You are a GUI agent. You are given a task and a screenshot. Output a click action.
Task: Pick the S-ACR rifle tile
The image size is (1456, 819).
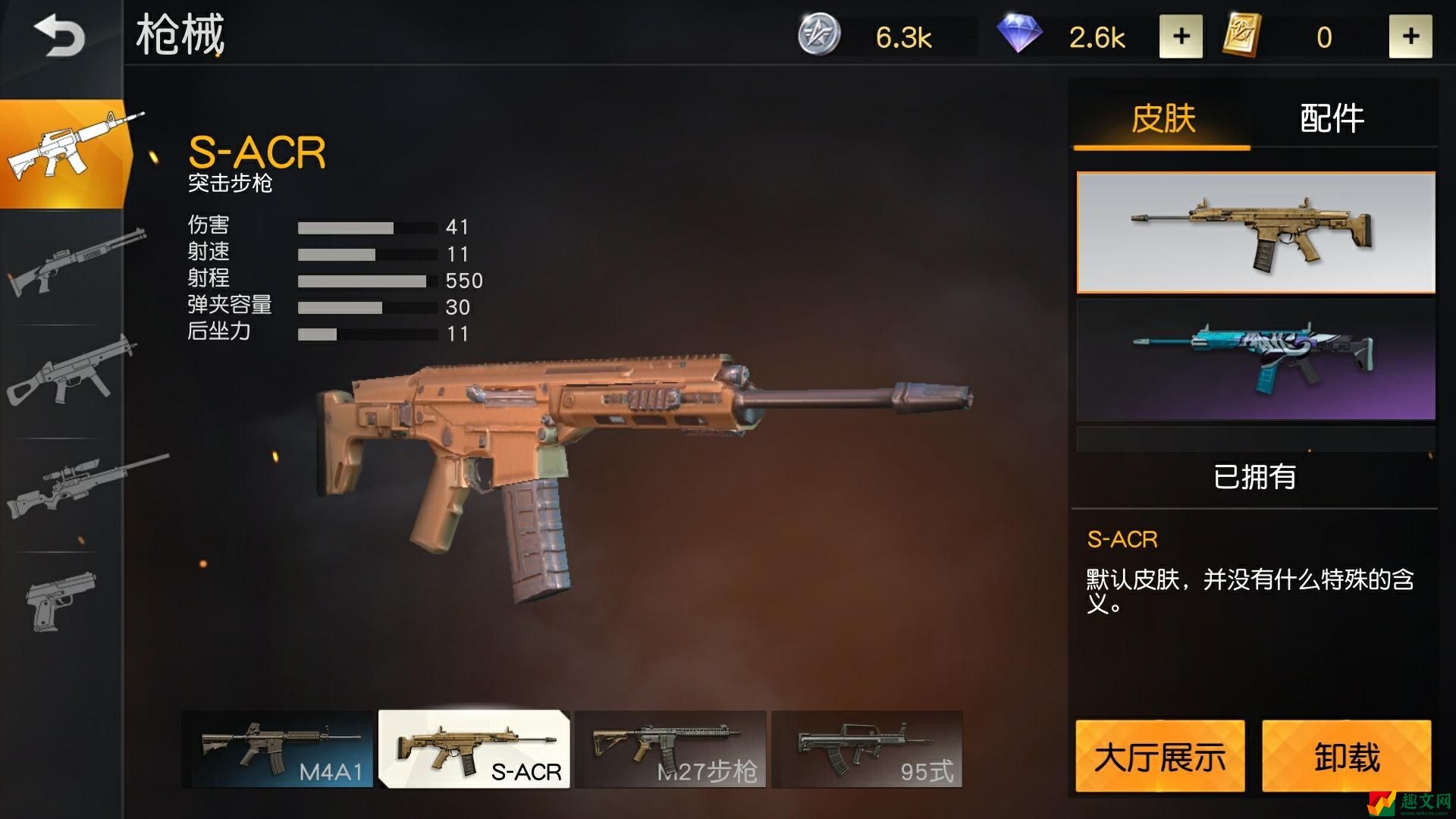coord(474,749)
